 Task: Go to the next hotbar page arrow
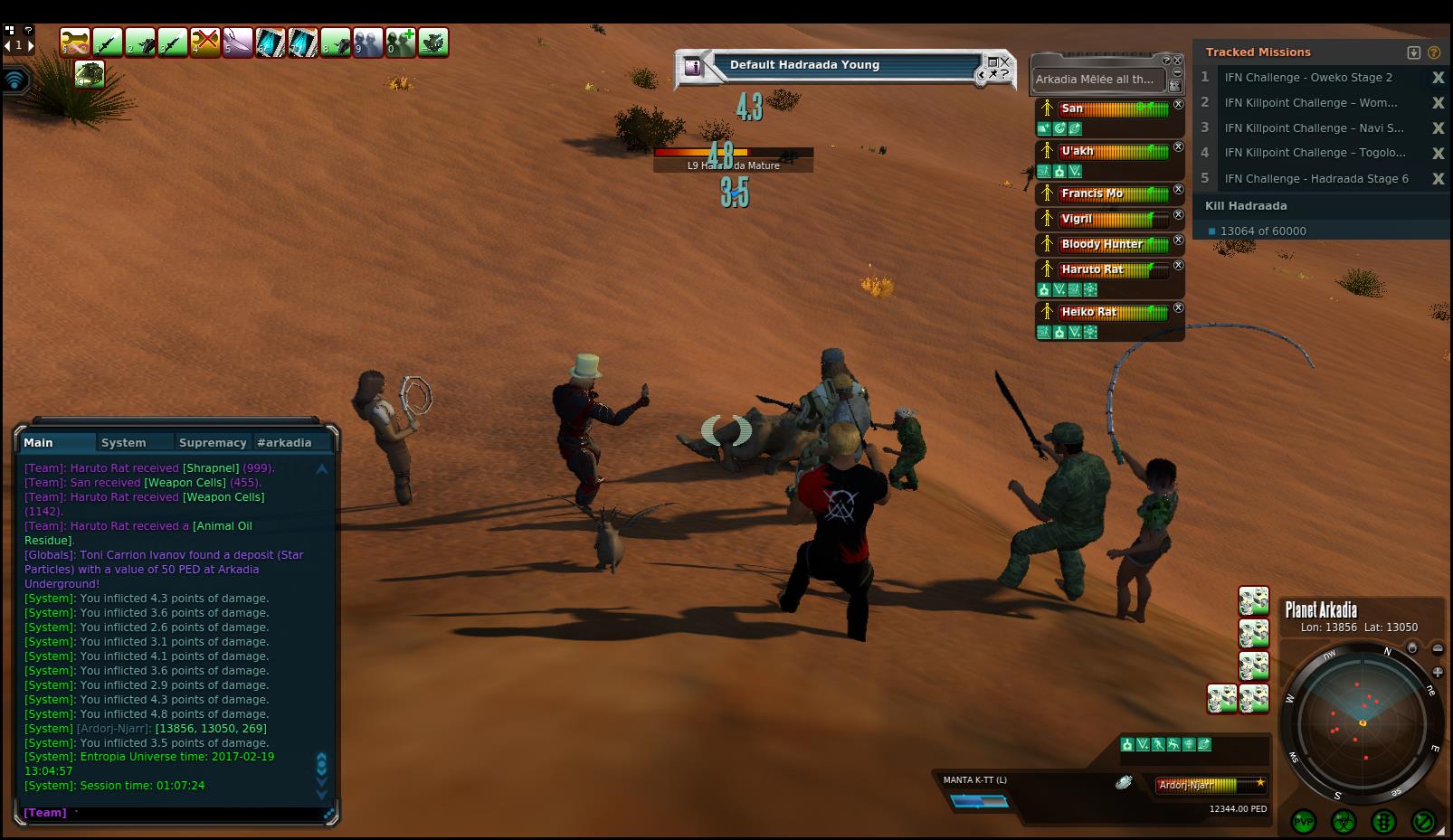pyautogui.click(x=31, y=45)
